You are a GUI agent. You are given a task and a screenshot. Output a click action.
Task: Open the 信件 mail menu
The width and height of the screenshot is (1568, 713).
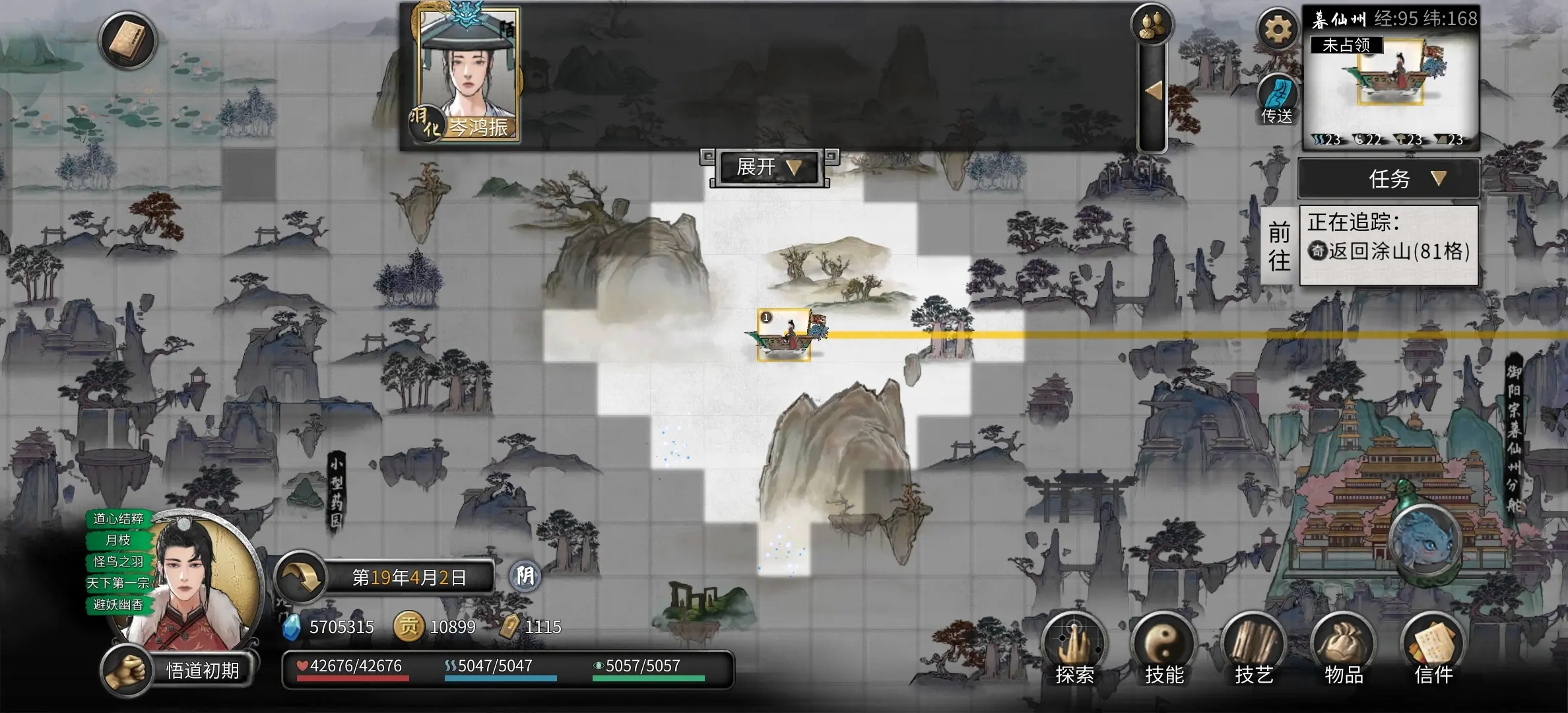(1433, 648)
